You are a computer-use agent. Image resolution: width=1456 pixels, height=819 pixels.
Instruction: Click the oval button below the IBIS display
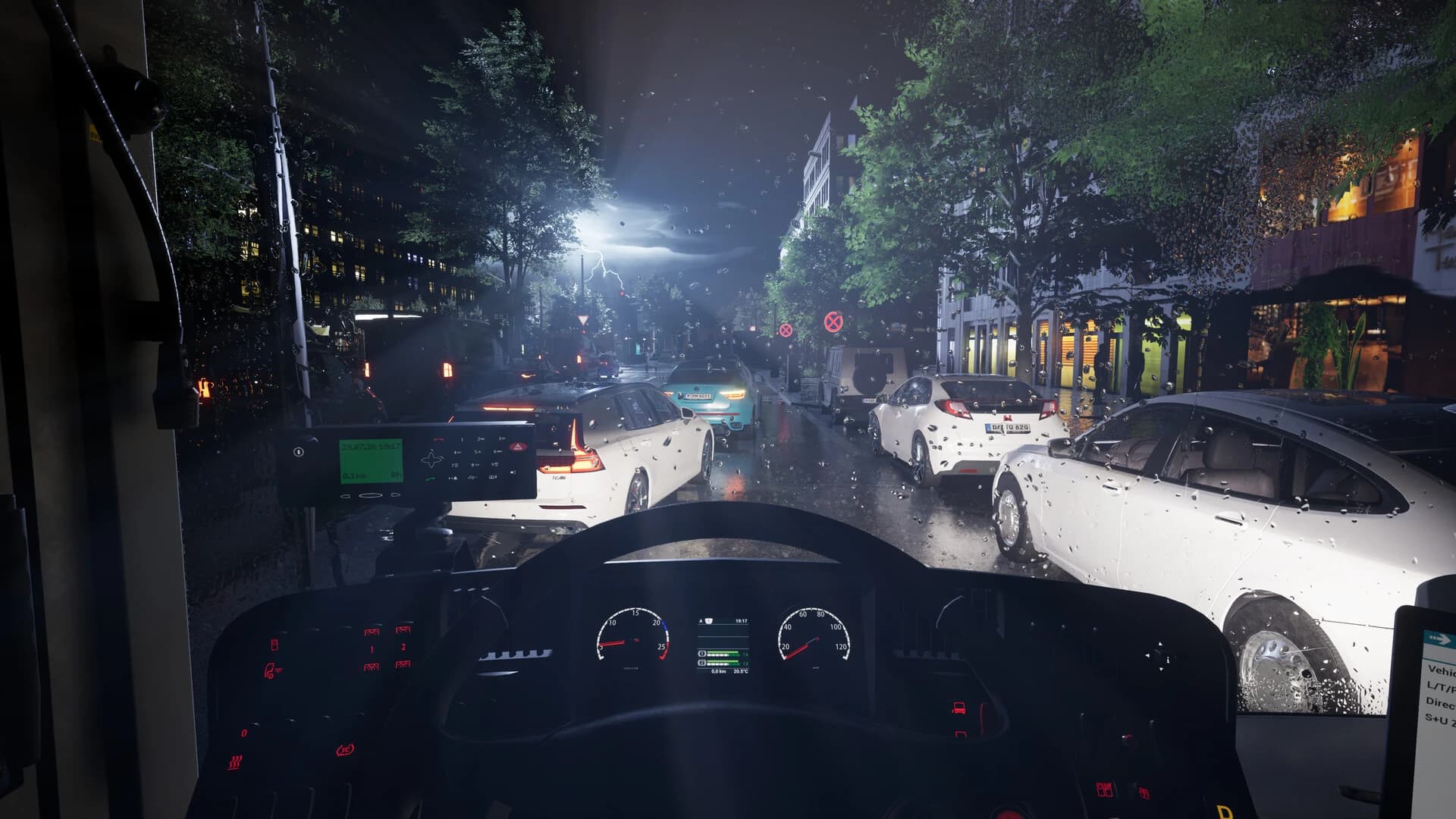370,495
